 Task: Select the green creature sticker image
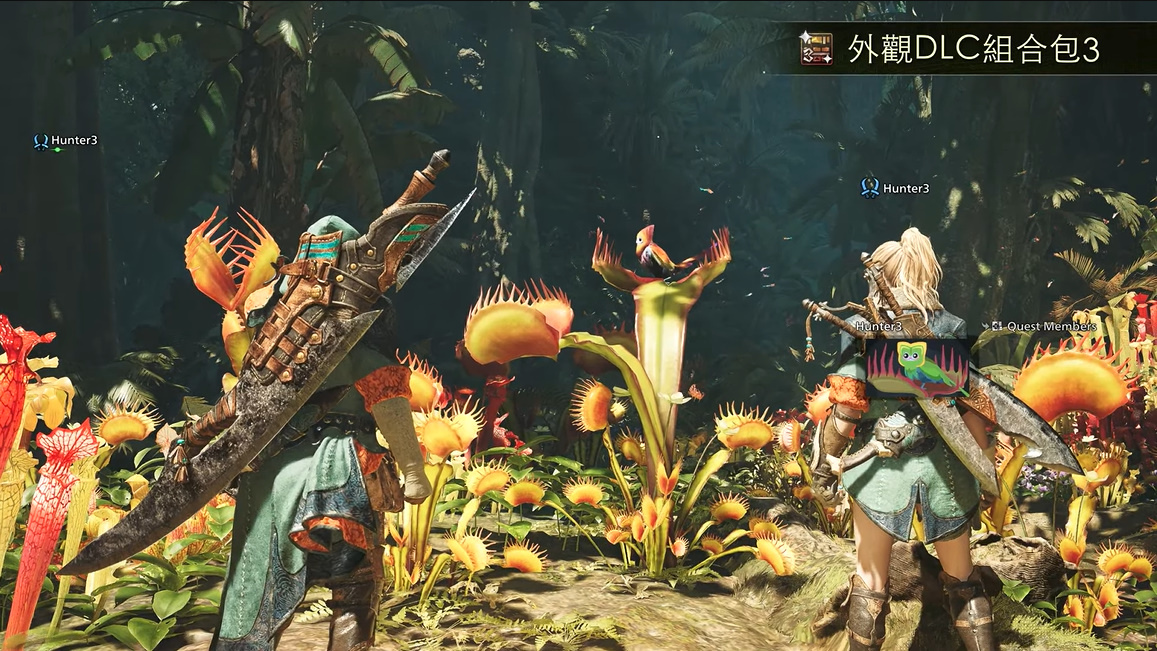pyautogui.click(x=917, y=366)
